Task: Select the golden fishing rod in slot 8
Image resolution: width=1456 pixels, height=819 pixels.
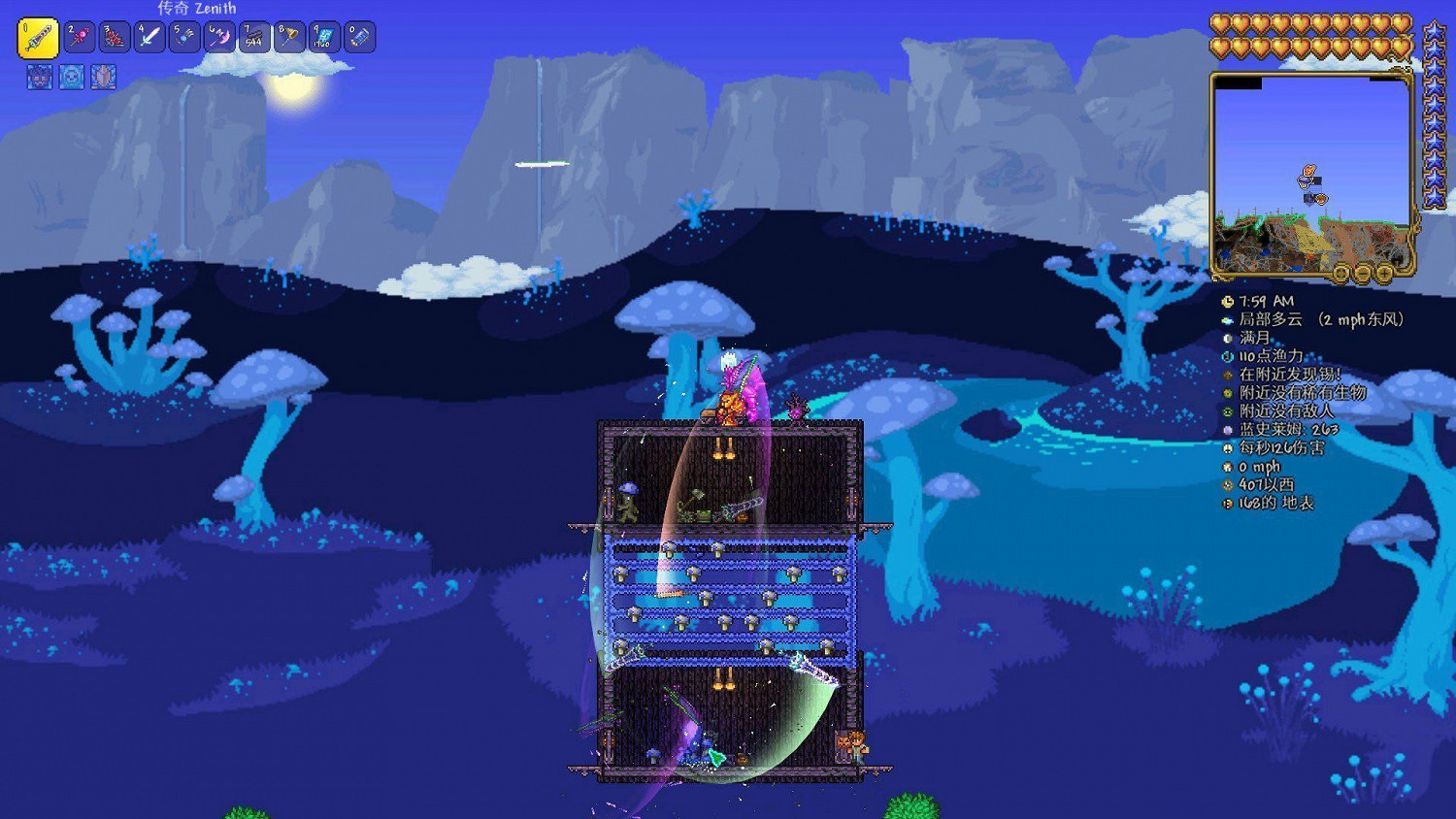Action: pos(289,36)
